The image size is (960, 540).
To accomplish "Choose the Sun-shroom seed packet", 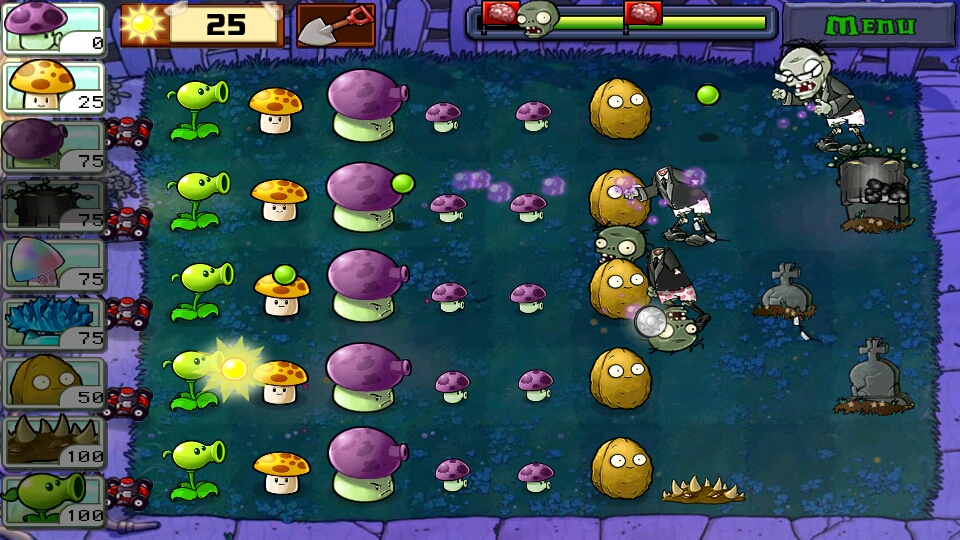I will point(54,87).
